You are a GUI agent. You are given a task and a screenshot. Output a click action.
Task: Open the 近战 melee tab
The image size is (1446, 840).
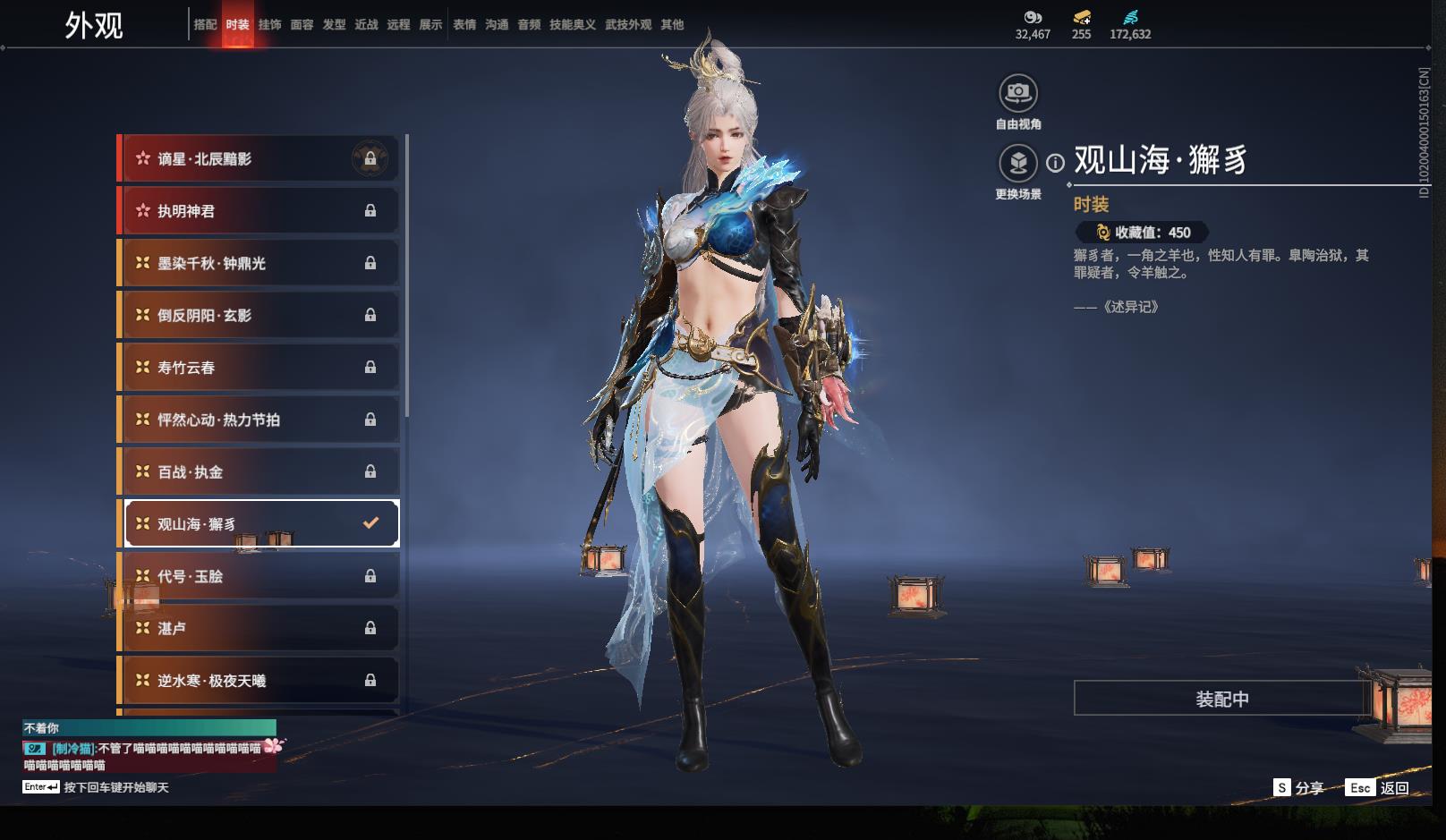(x=366, y=25)
